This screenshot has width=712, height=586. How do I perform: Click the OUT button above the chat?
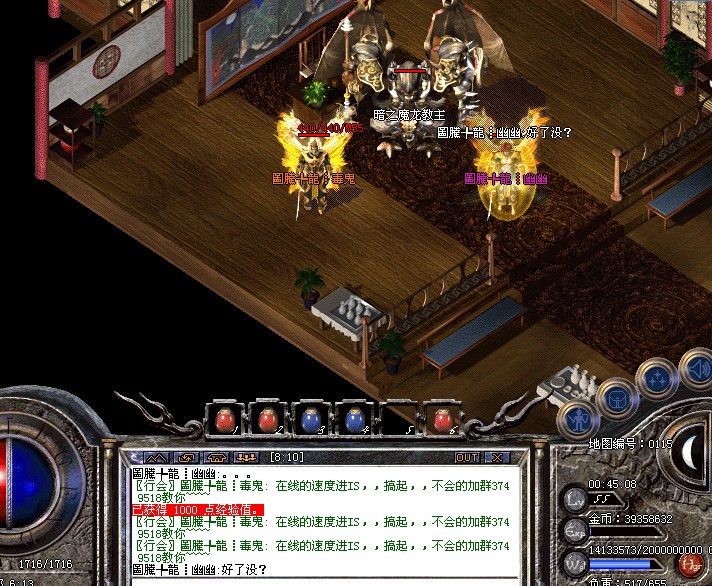pos(466,457)
